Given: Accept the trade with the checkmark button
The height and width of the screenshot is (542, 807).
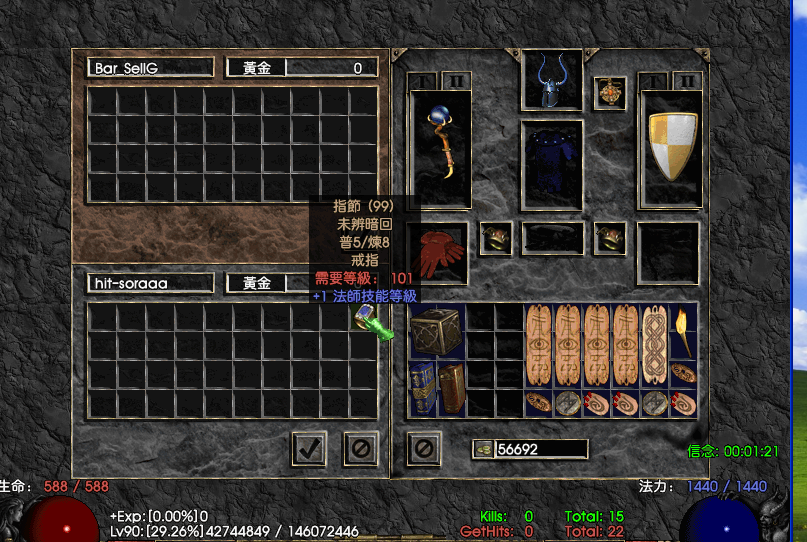Looking at the screenshot, I should [x=310, y=448].
